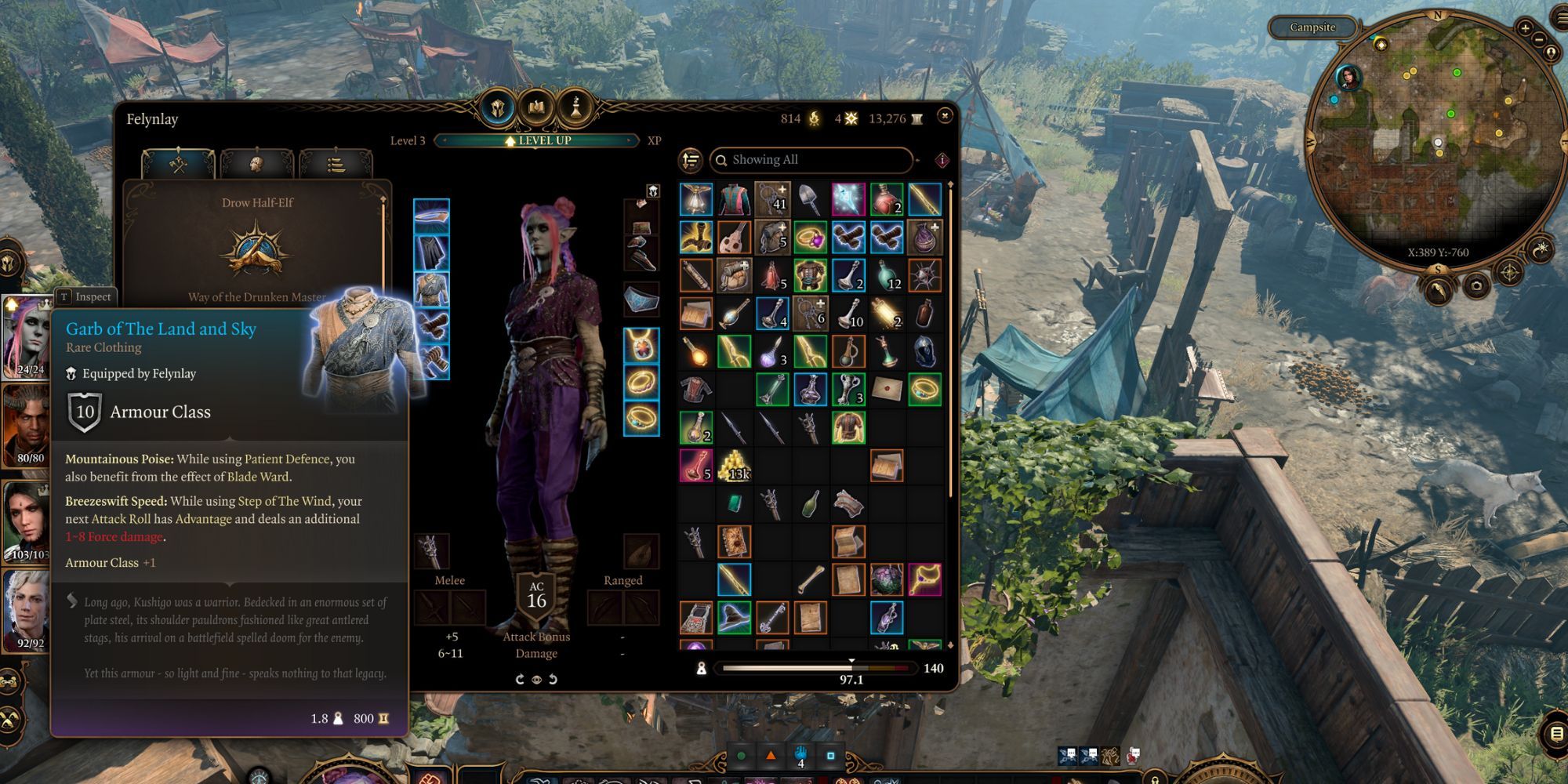Select the shovel in inventory
The height and width of the screenshot is (784, 1568).
coord(810,199)
